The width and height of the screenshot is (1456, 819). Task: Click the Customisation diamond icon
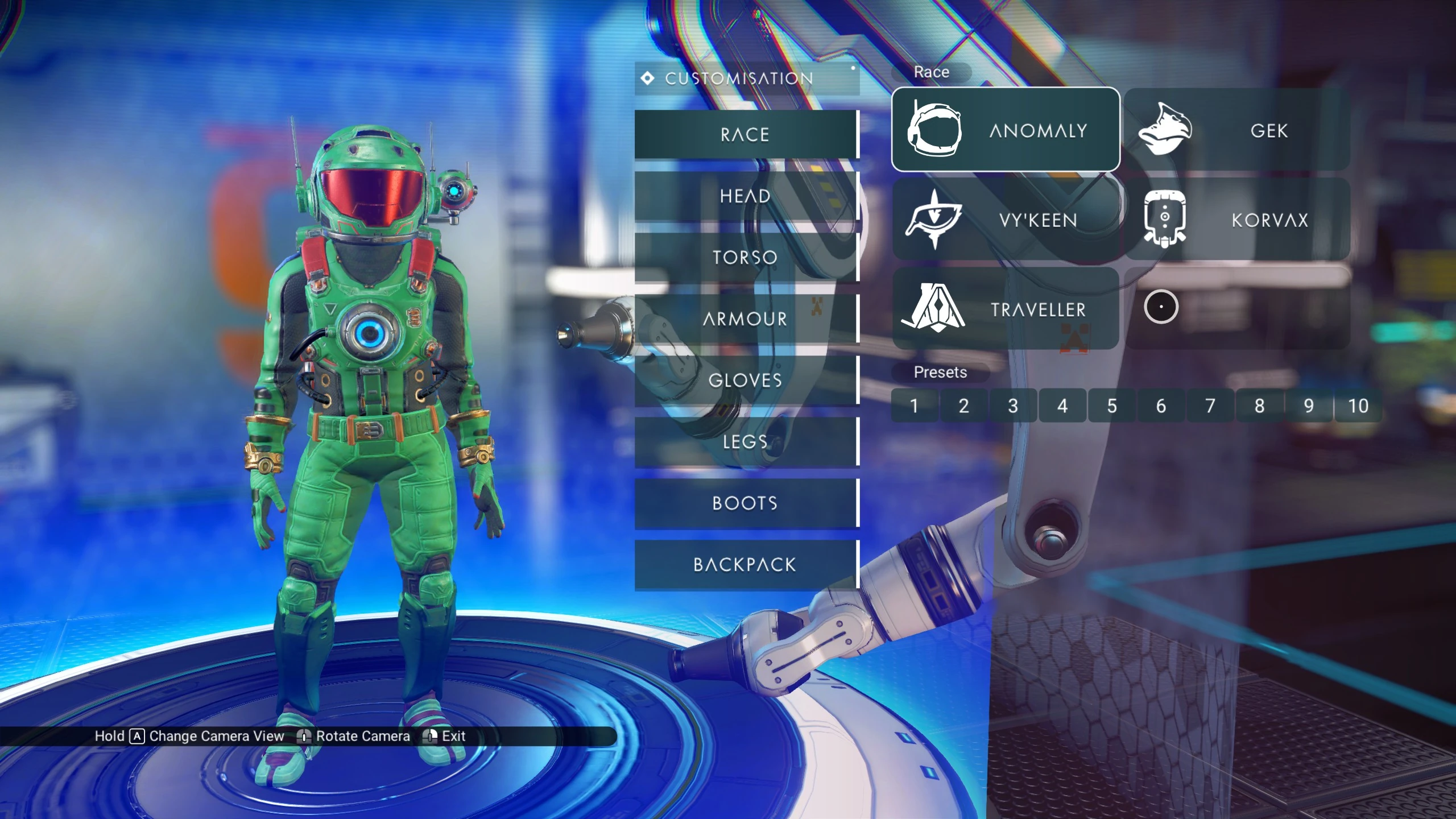[647, 78]
